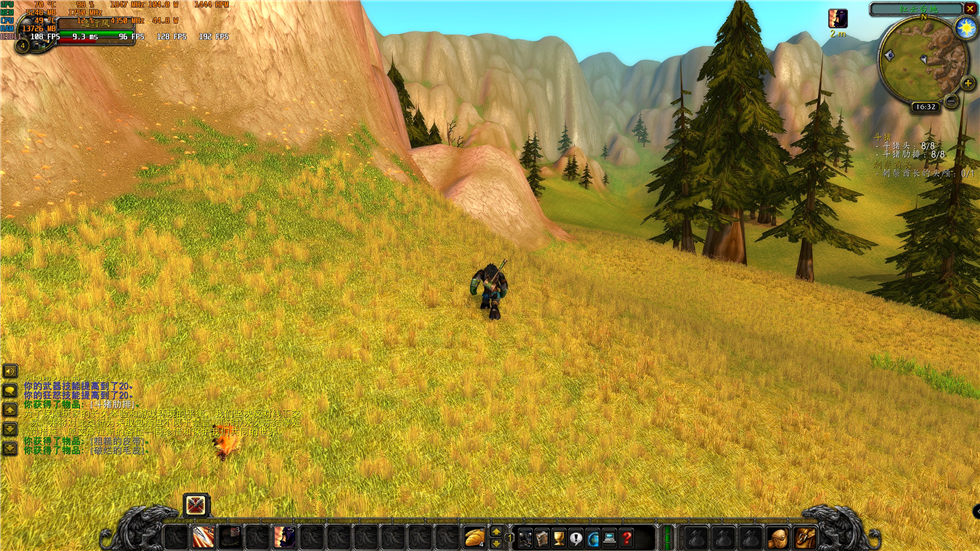980x551 pixels.
Task: Click the stance icon above the action bar
Action: click(195, 506)
